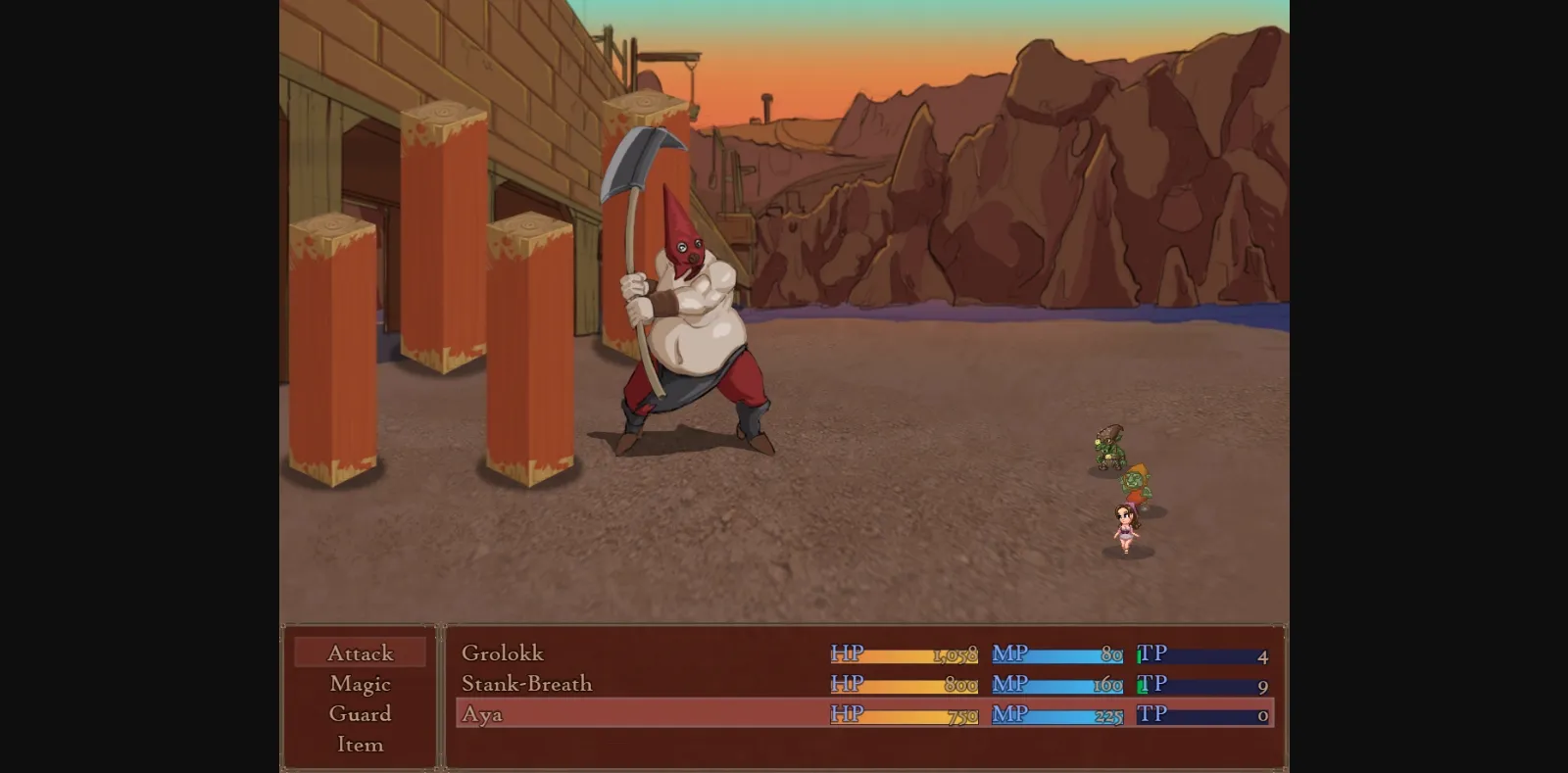The width and height of the screenshot is (1568, 773).
Task: Select the highlighted Aya status row
Action: (x=686, y=715)
